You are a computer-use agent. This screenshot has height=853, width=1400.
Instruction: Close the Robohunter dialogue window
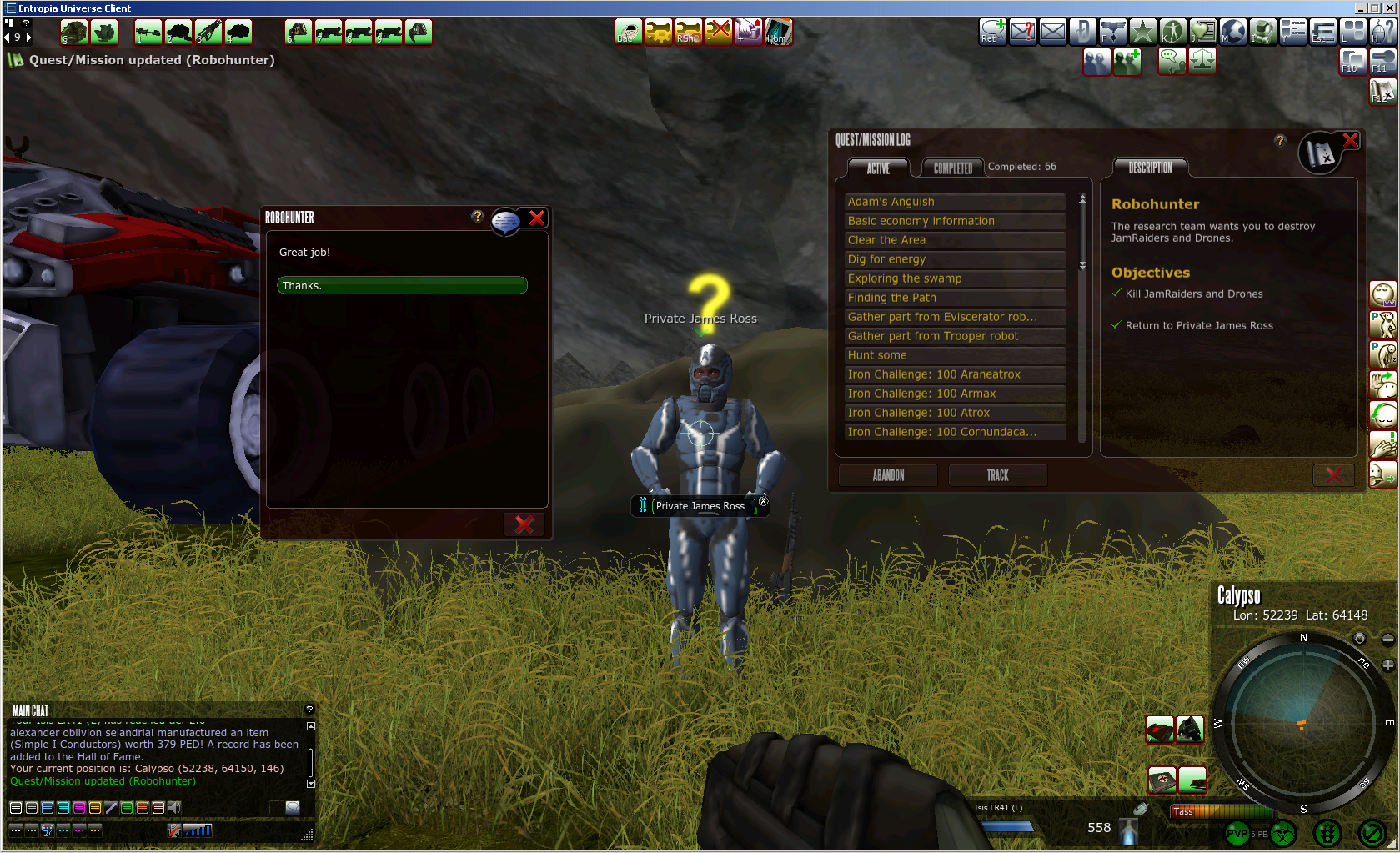point(537,218)
